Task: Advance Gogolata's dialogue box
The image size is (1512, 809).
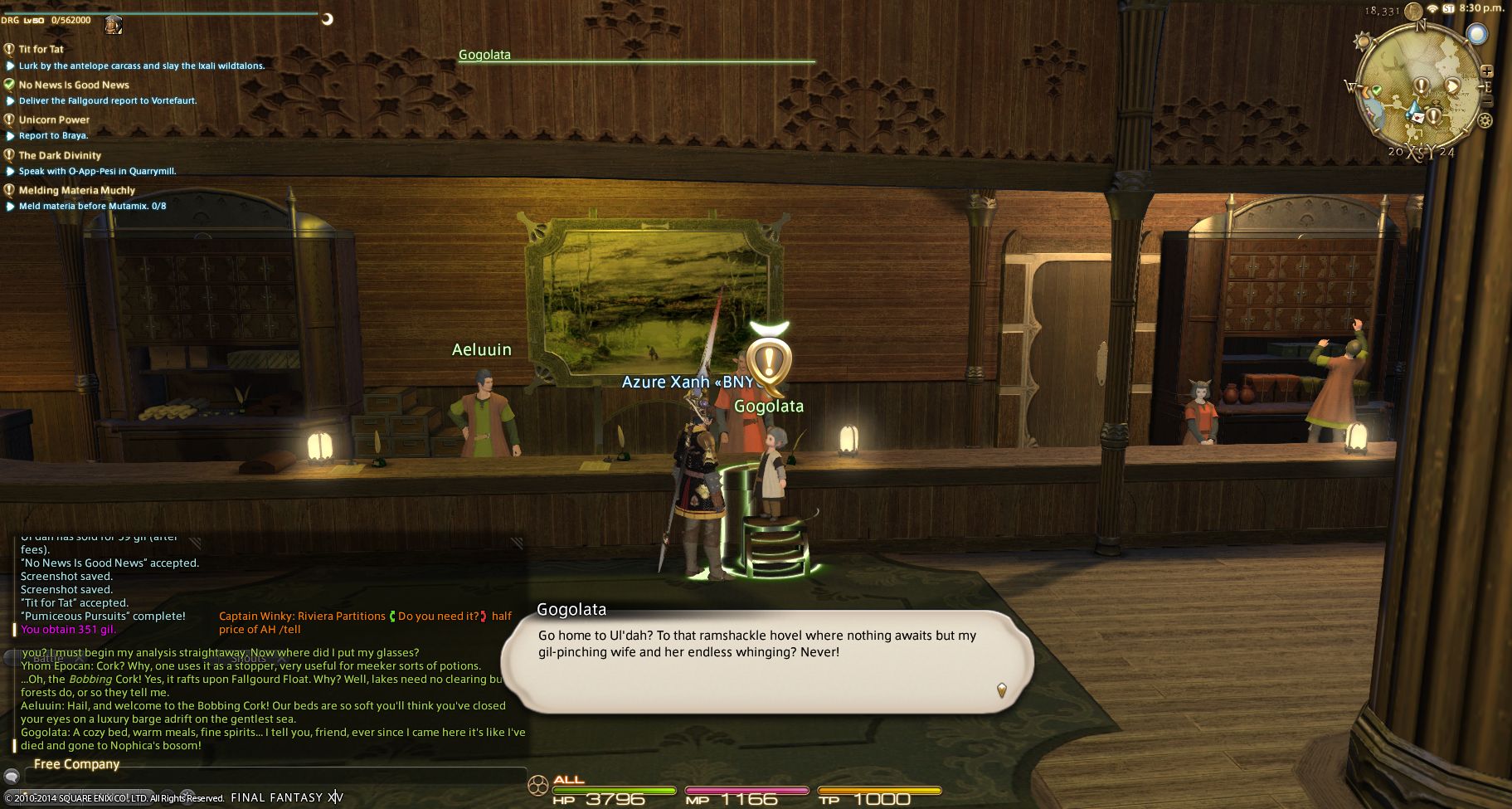Action: pyautogui.click(x=1001, y=690)
